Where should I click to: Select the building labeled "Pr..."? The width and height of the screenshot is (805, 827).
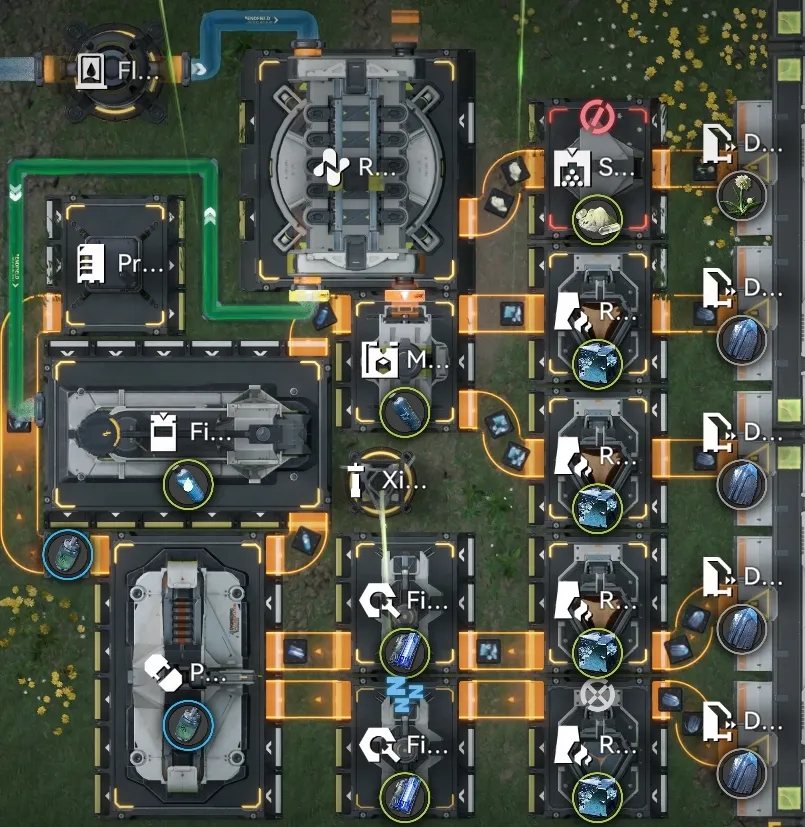pyautogui.click(x=117, y=265)
